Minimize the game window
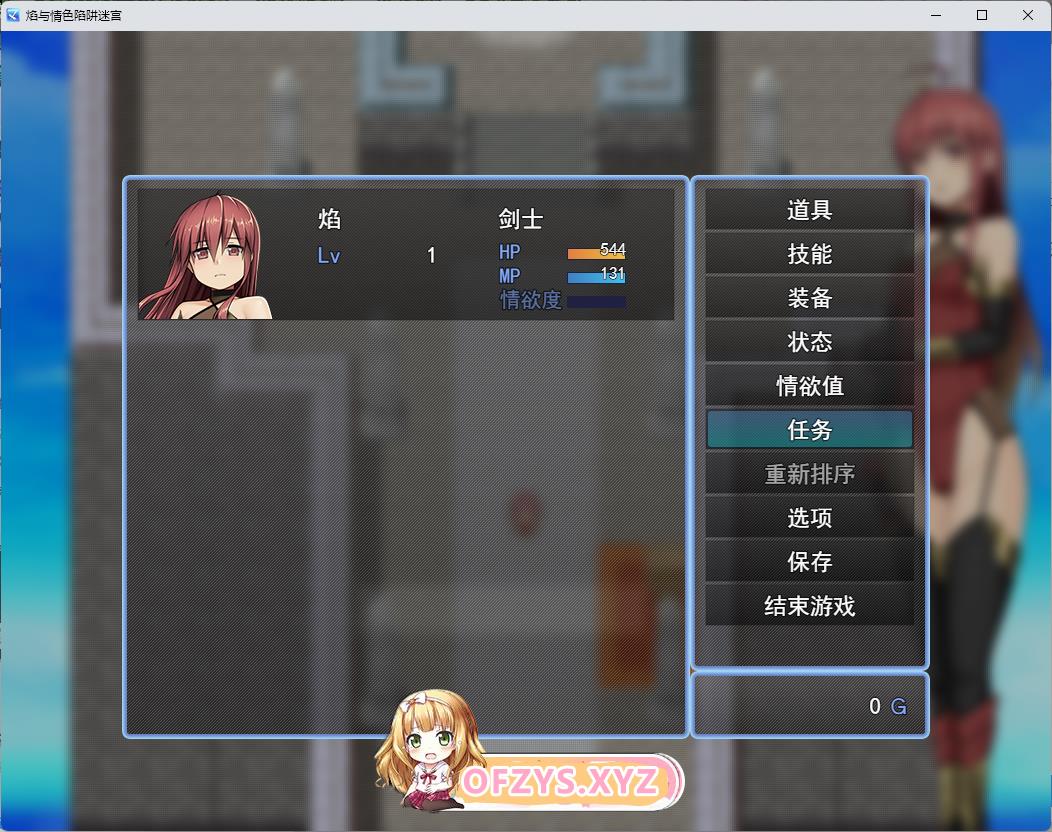Image resolution: width=1052 pixels, height=832 pixels. pos(936,15)
